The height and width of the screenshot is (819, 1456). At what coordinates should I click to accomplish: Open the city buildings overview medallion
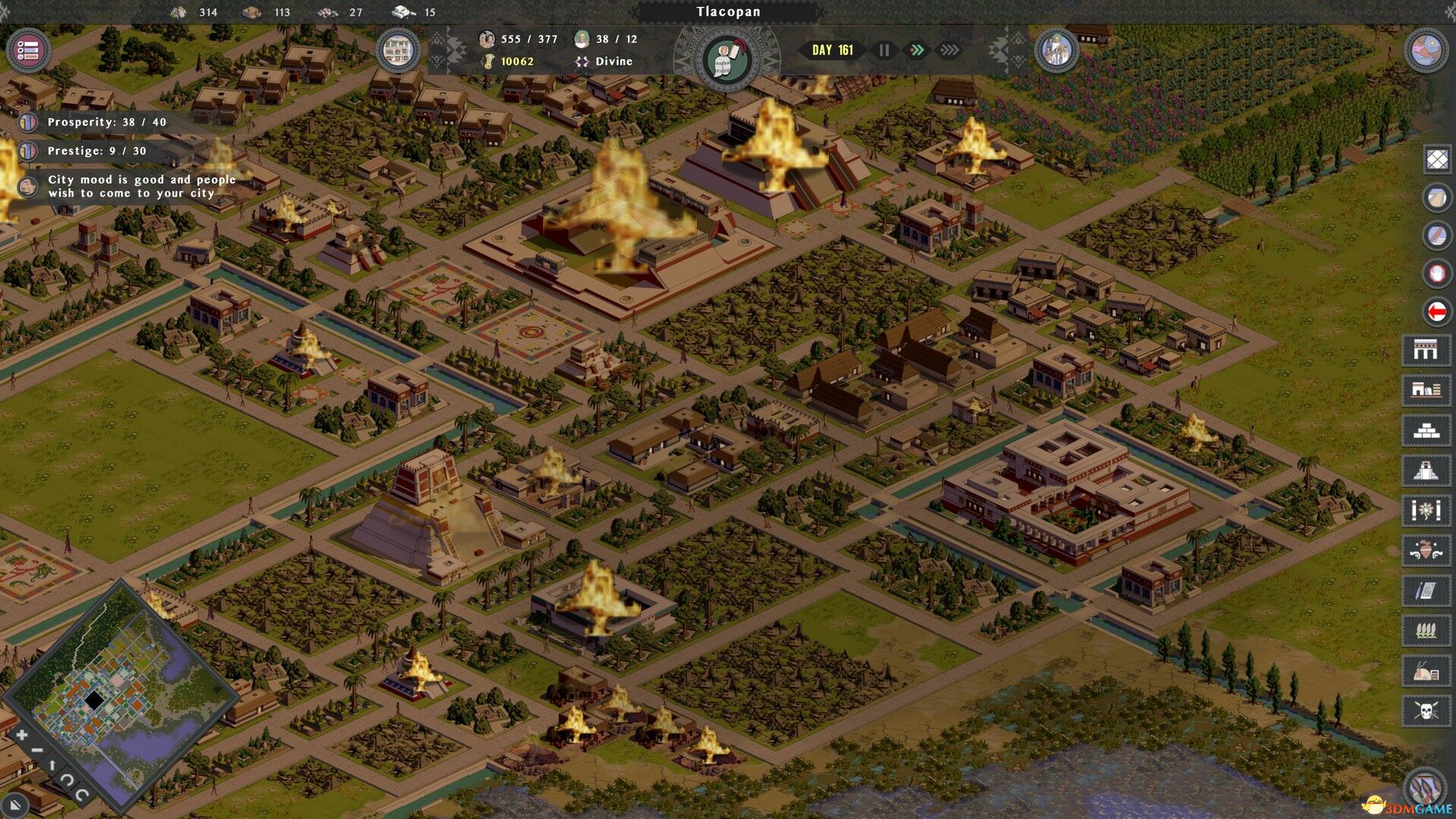tap(398, 50)
